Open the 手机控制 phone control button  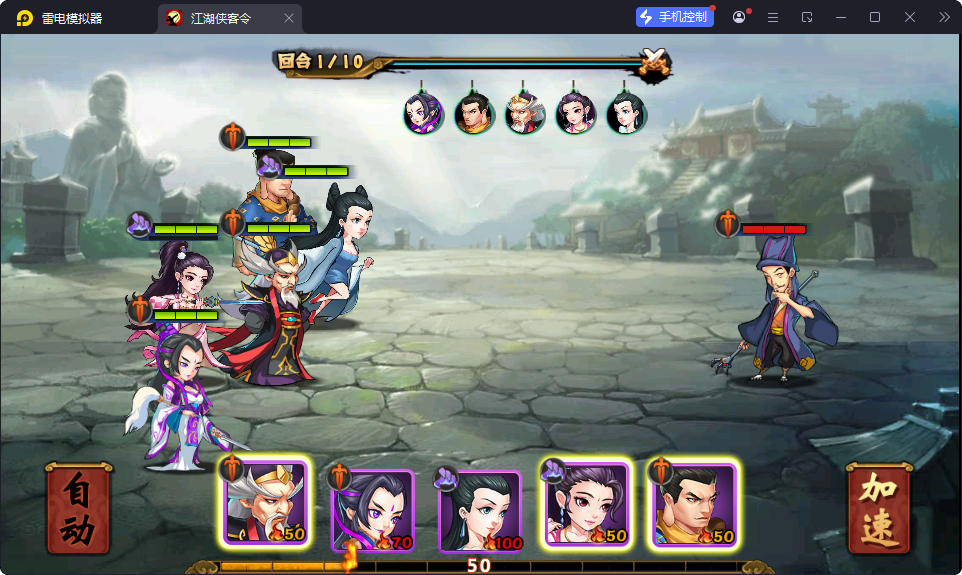[675, 17]
